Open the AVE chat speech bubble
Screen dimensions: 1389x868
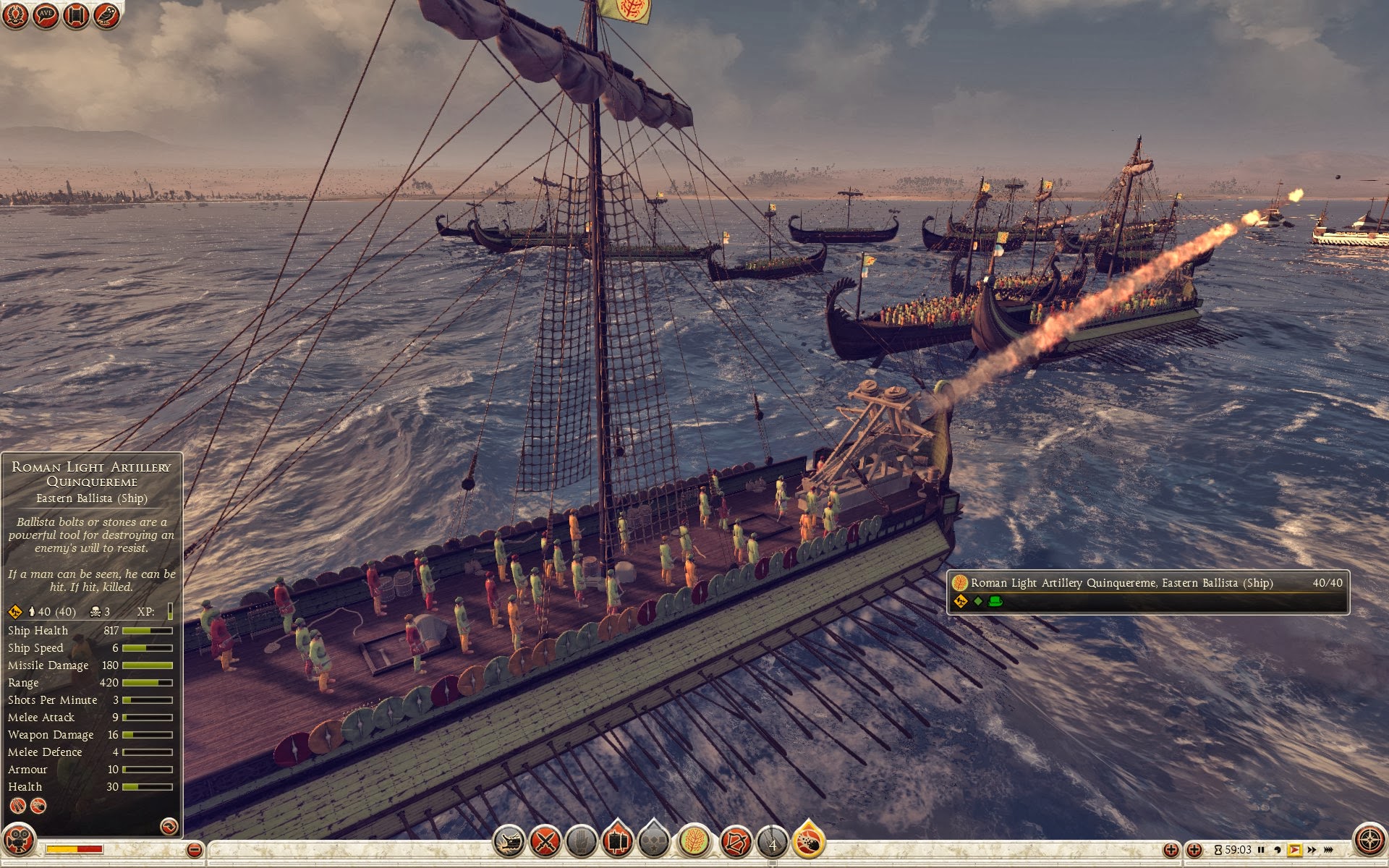pos(46,15)
